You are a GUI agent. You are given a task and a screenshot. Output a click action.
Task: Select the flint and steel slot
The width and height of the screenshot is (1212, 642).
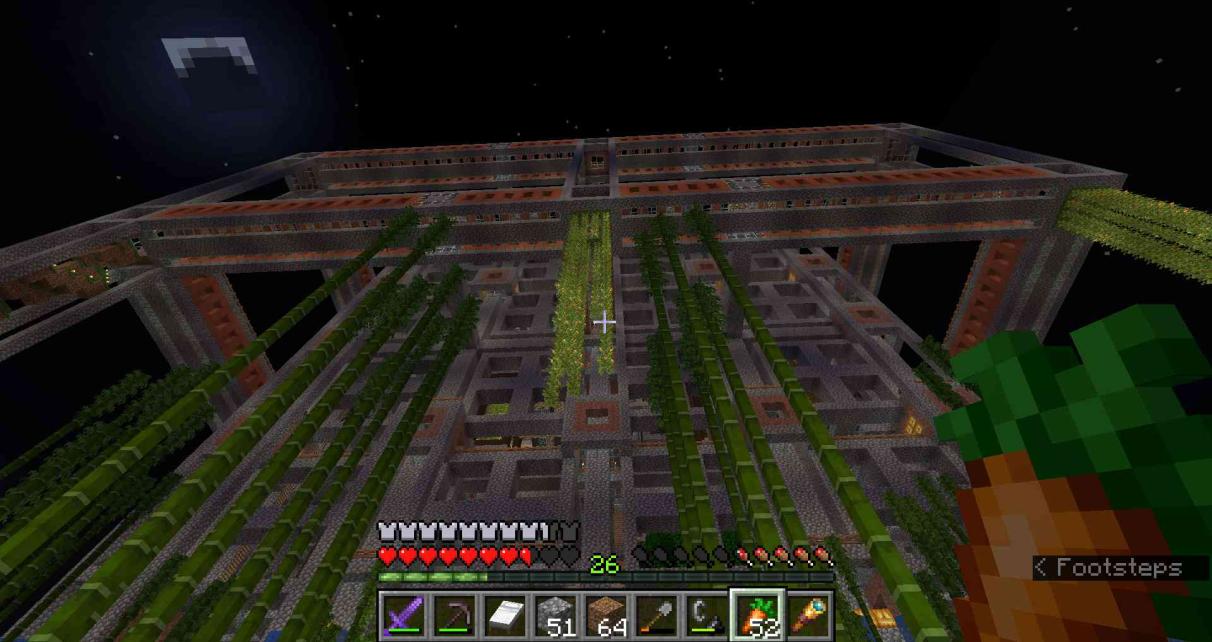(x=705, y=615)
